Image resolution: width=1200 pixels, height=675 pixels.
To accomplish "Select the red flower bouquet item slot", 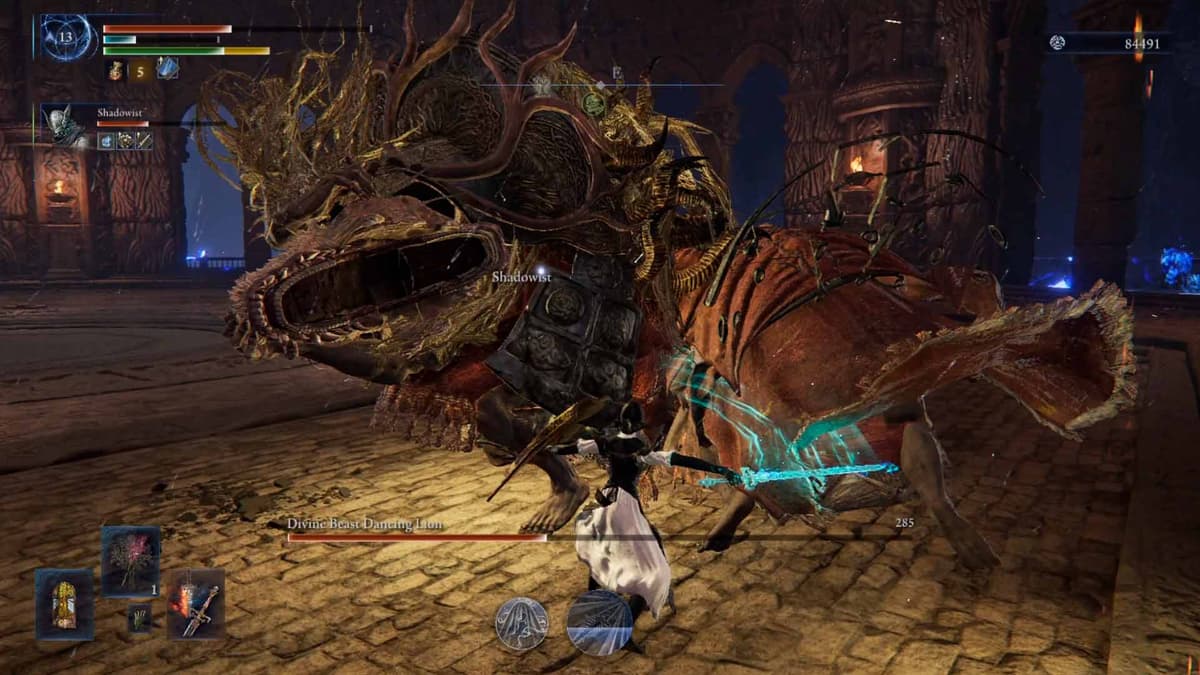I will (130, 561).
